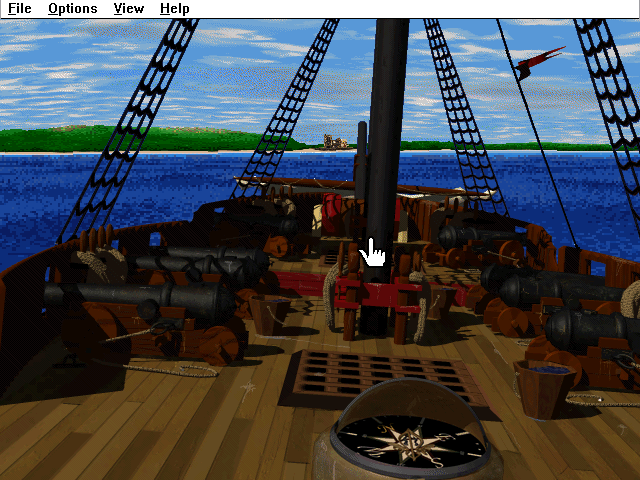Open the File menu
This screenshot has width=640, height=480.
pyautogui.click(x=19, y=9)
